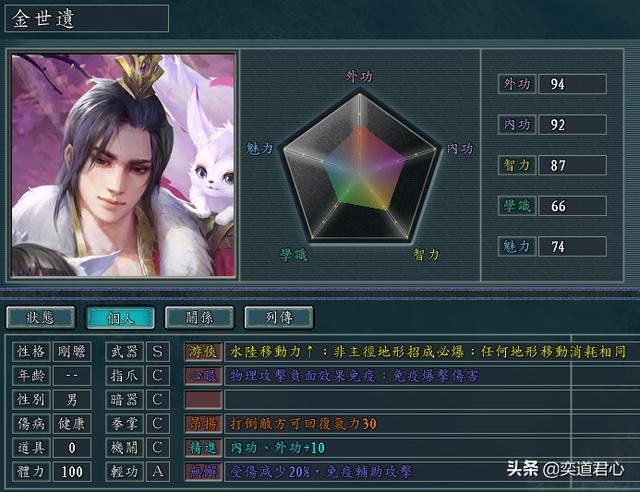Screen dimensions: 640x492
Task: Select the 無懈 trait tag
Action: (x=203, y=471)
